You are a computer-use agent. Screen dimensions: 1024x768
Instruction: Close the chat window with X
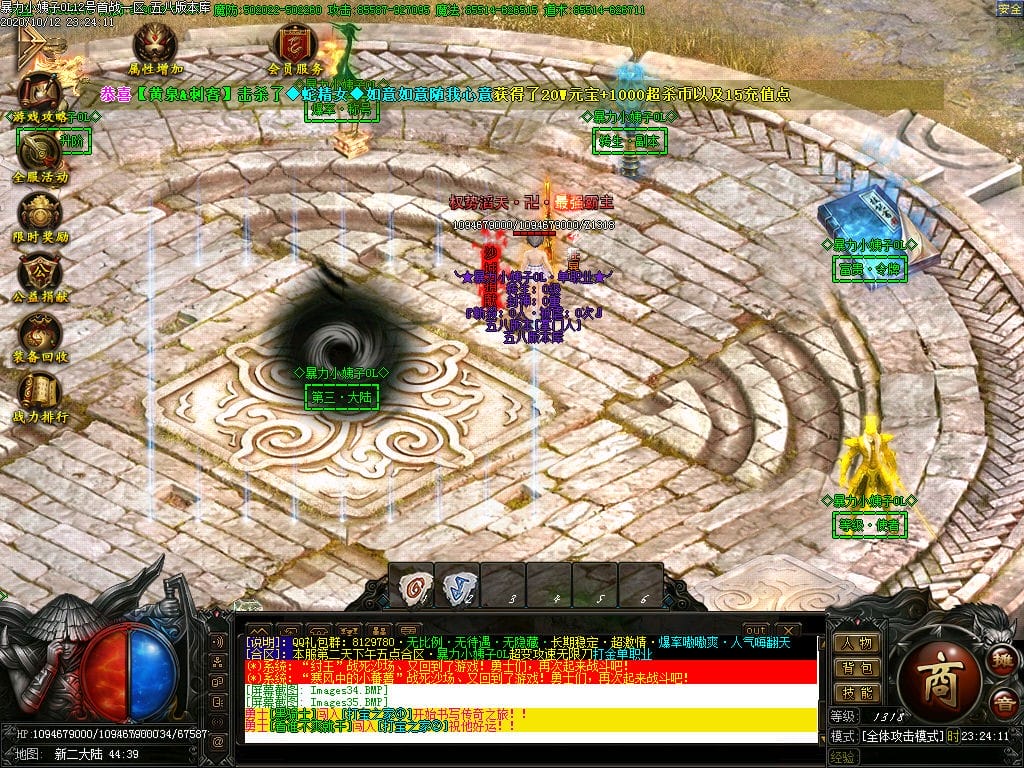[787, 629]
